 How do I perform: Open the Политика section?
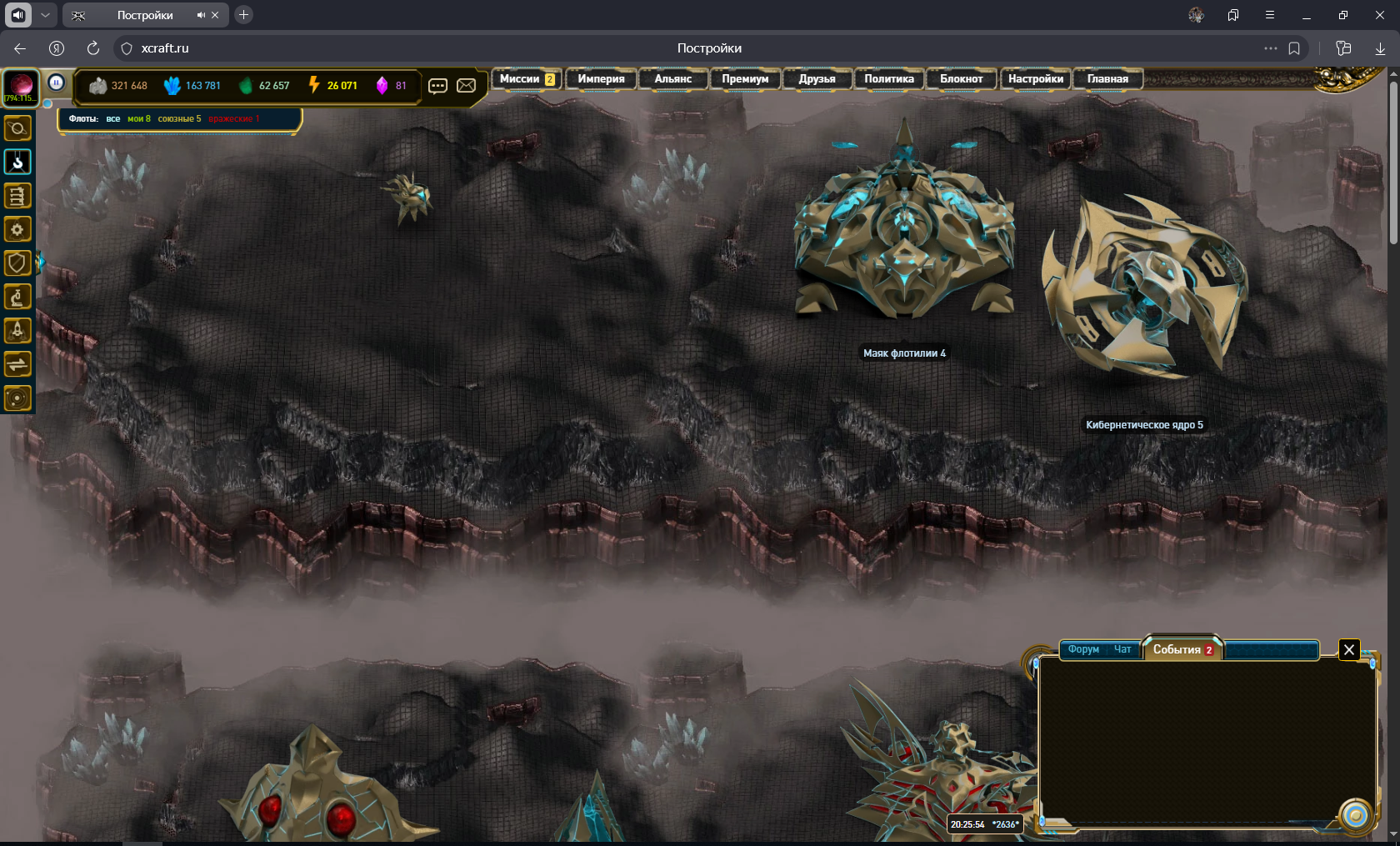pyautogui.click(x=888, y=79)
